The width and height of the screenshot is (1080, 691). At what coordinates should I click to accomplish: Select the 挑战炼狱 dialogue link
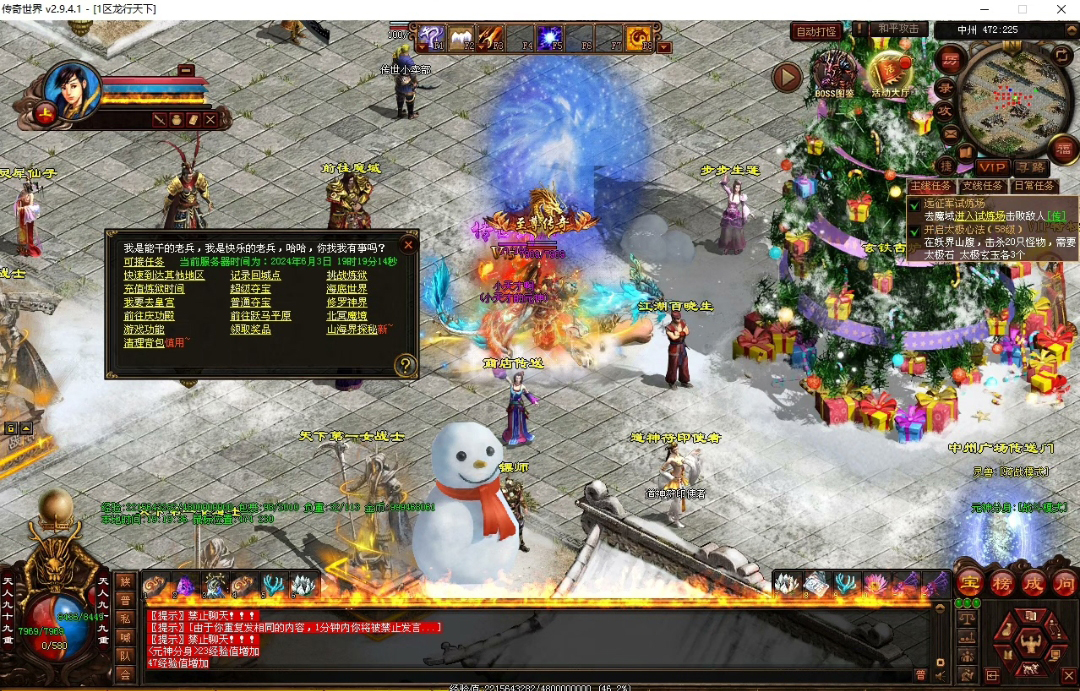(x=346, y=275)
